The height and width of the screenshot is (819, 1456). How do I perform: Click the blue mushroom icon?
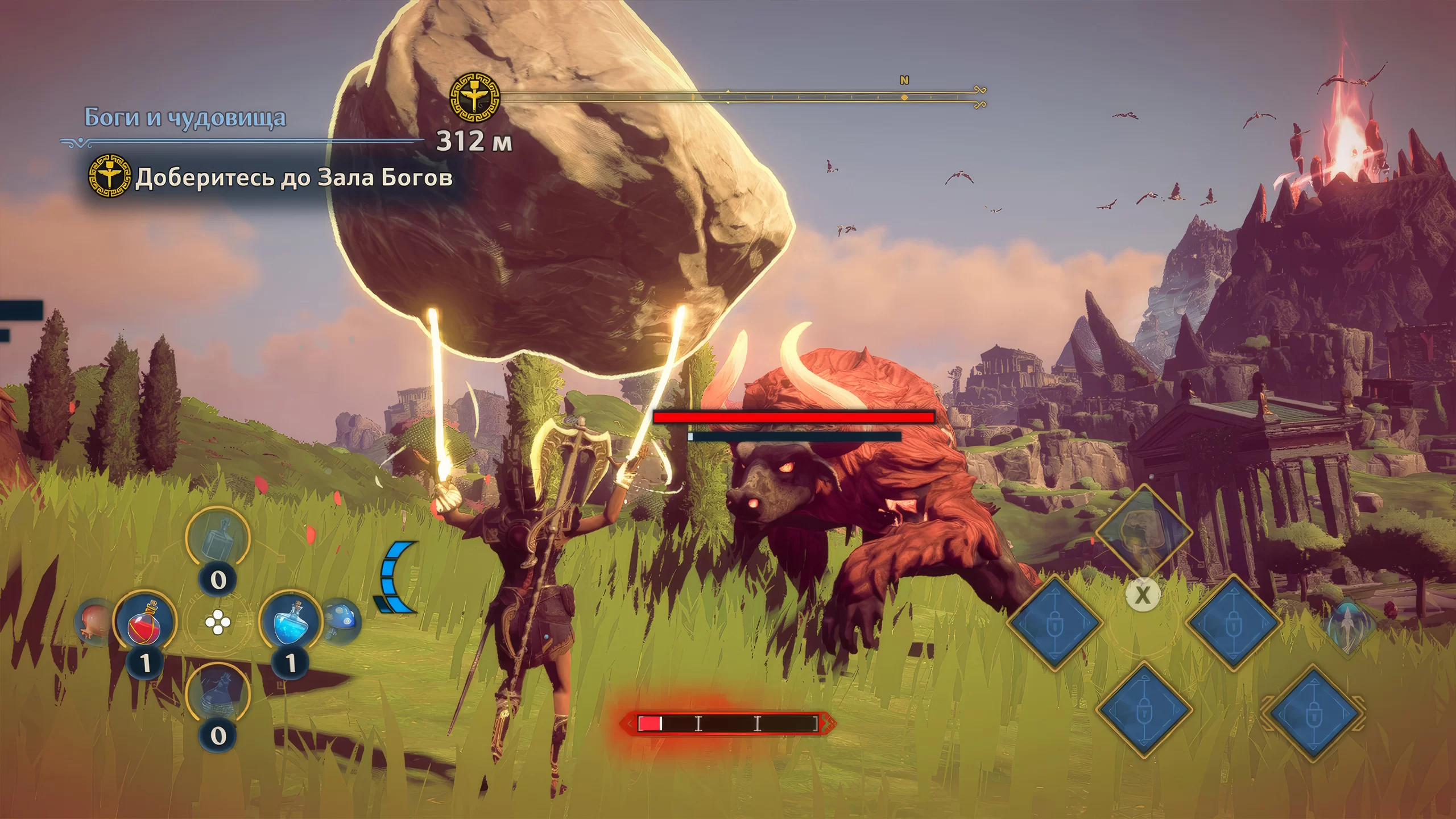342,619
